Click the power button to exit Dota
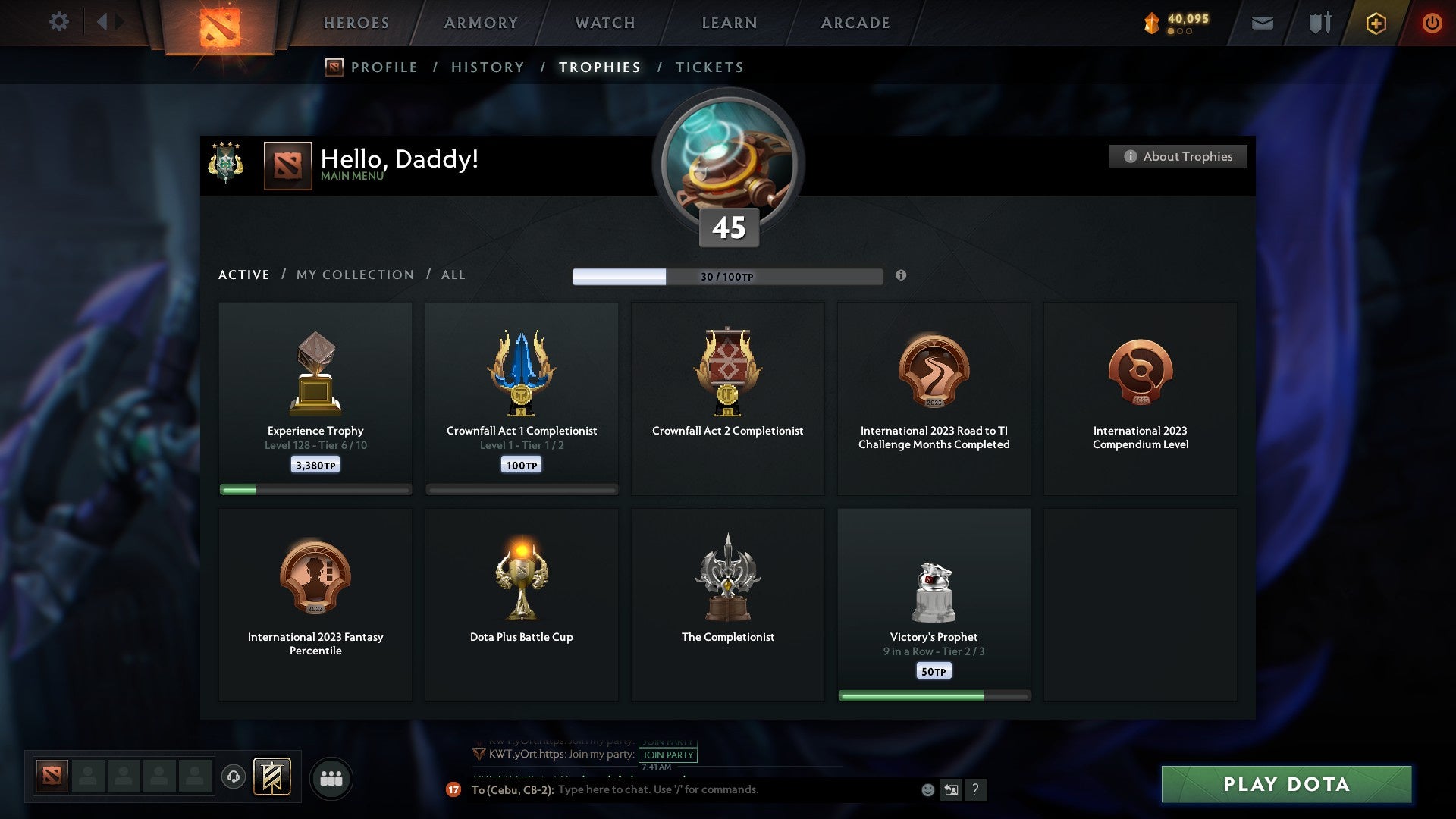1456x819 pixels. [x=1432, y=23]
